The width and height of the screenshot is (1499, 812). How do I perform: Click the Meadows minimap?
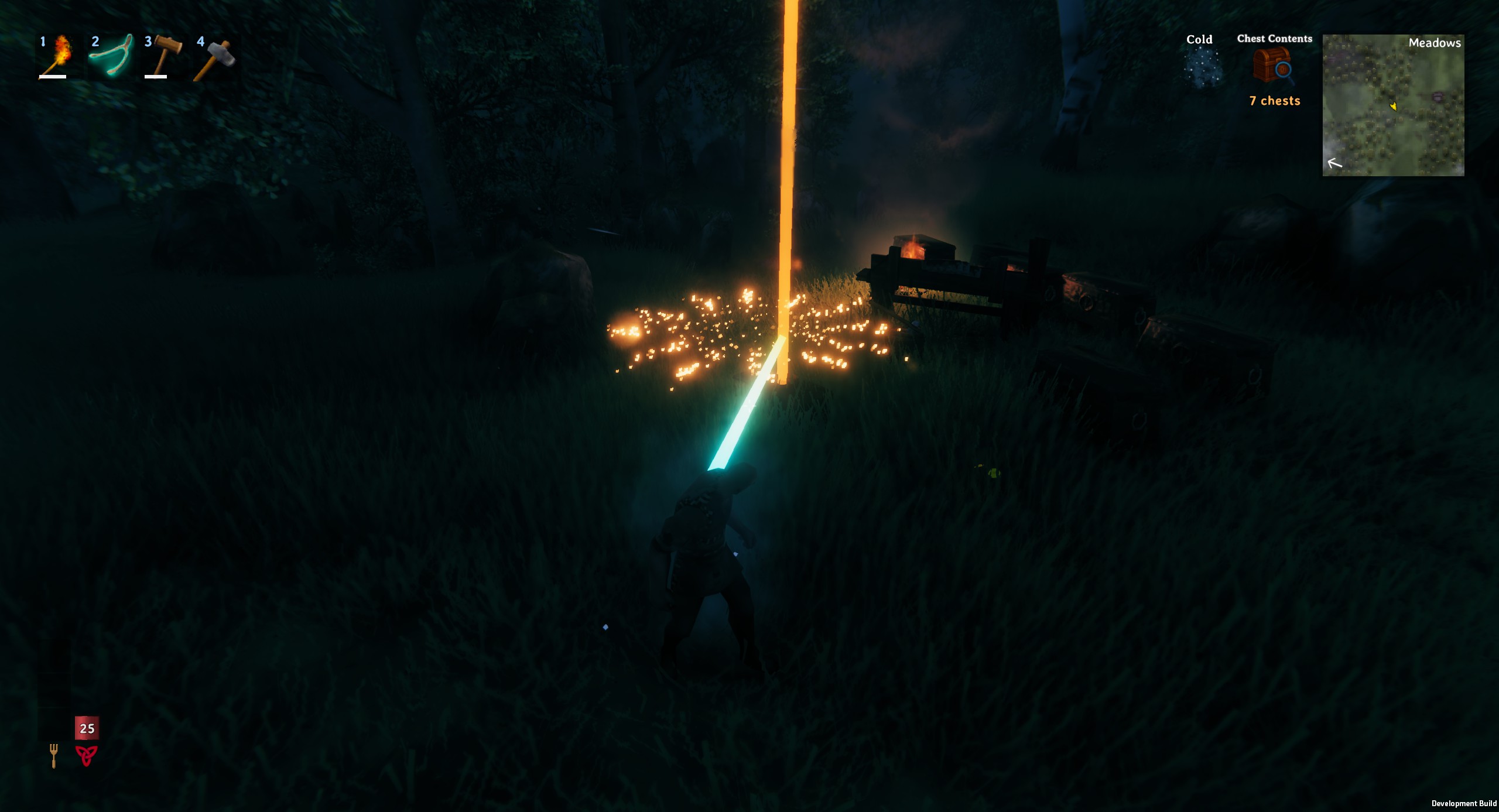pos(1393,105)
